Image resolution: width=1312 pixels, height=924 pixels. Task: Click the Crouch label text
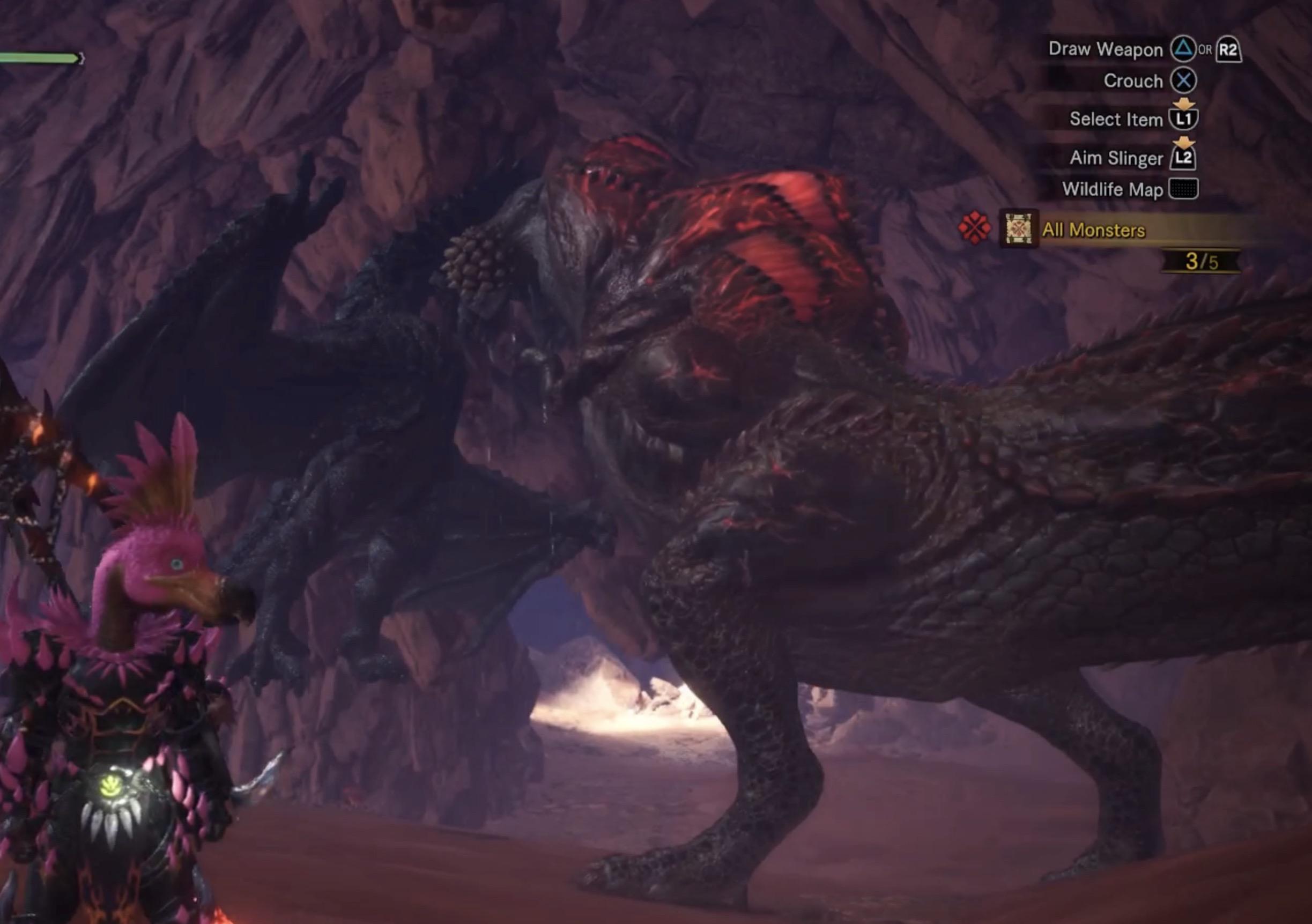coord(1133,82)
